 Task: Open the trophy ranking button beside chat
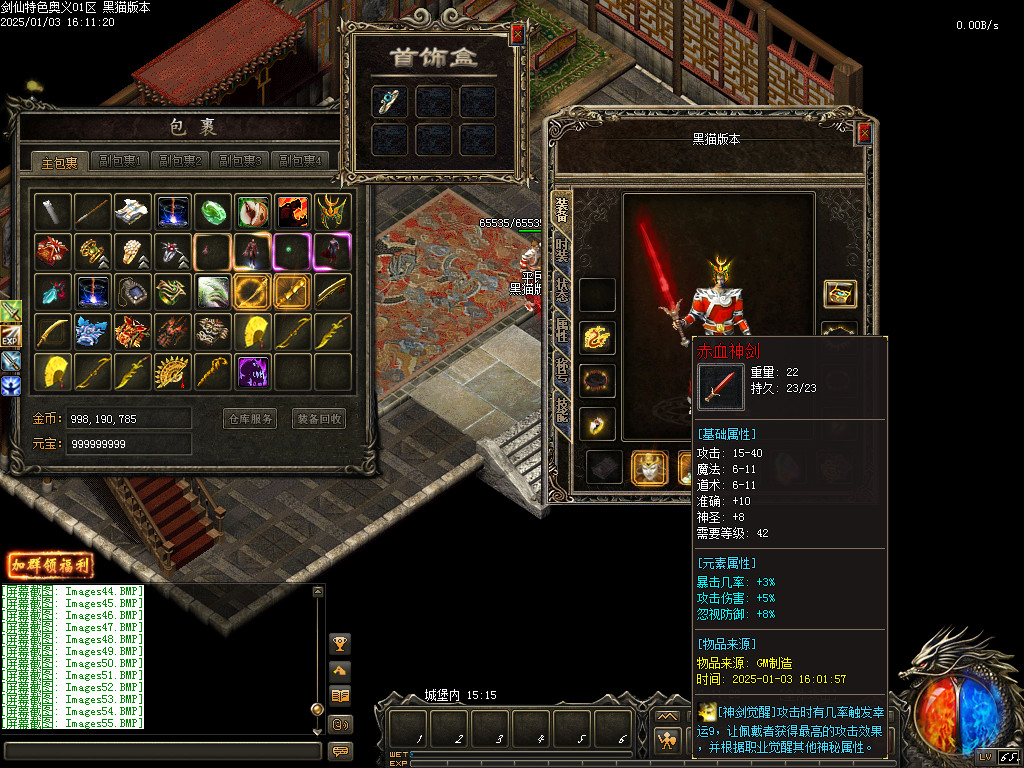340,643
